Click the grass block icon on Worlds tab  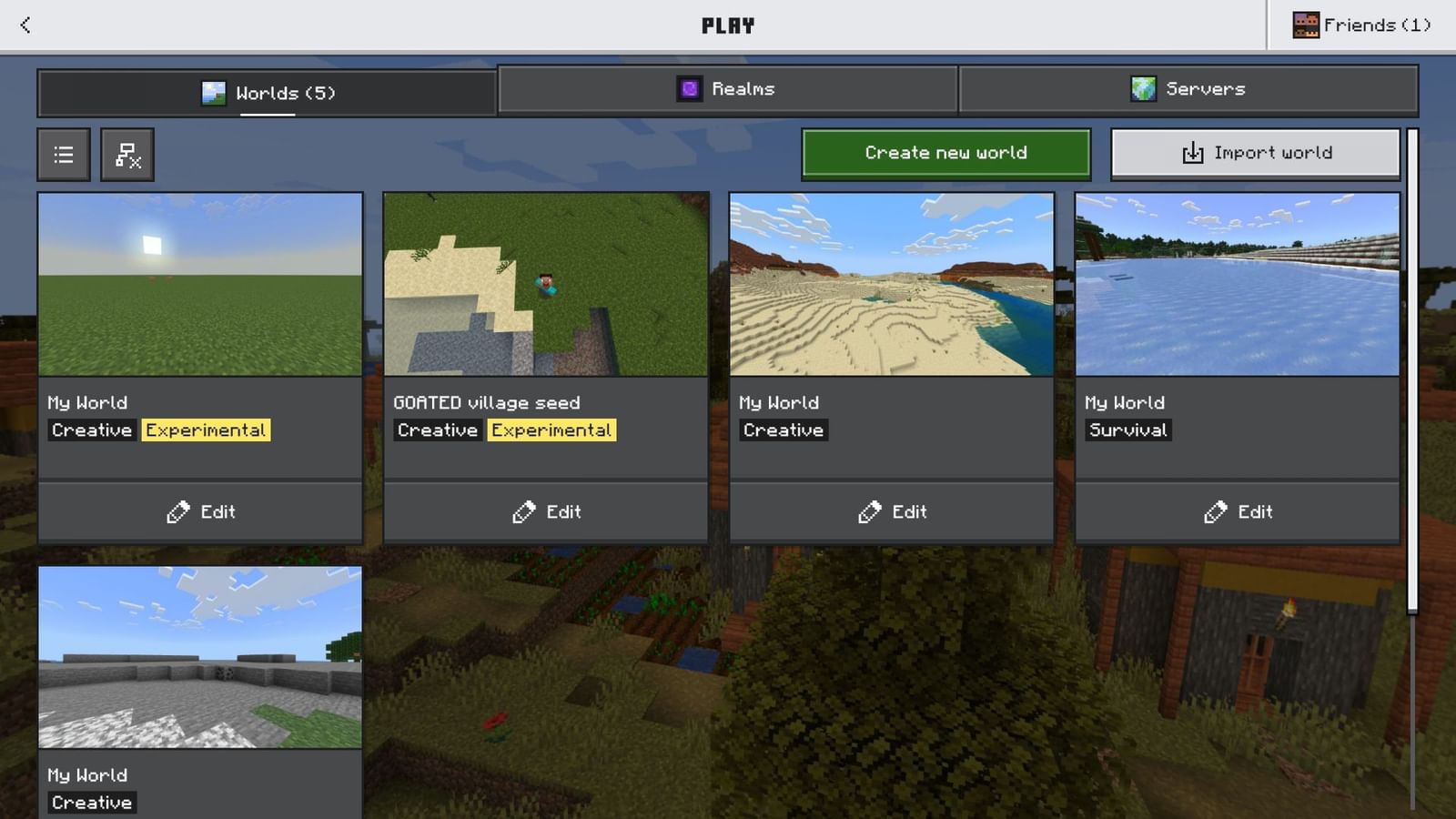[213, 92]
